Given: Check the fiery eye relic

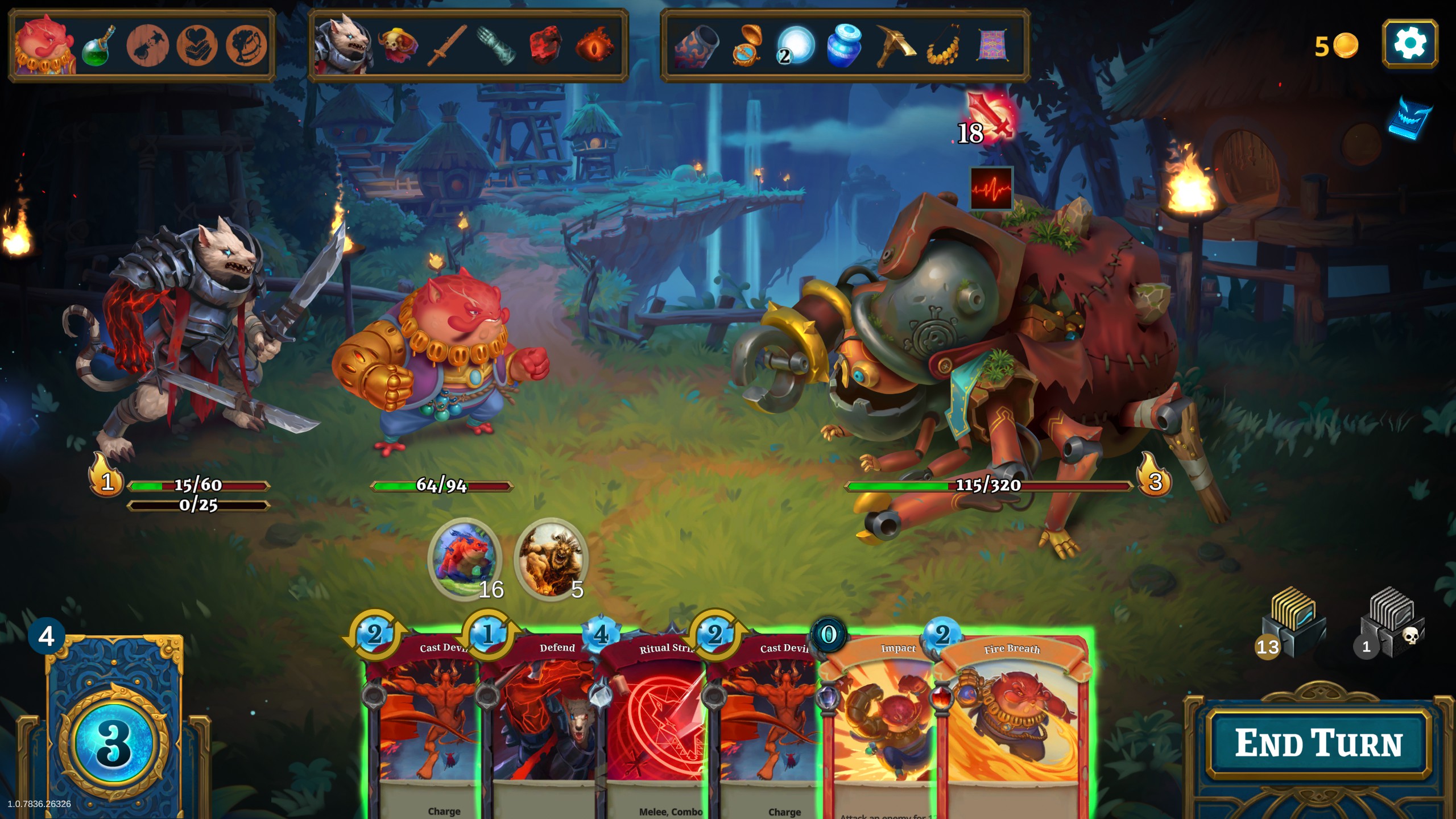Looking at the screenshot, I should (594, 45).
